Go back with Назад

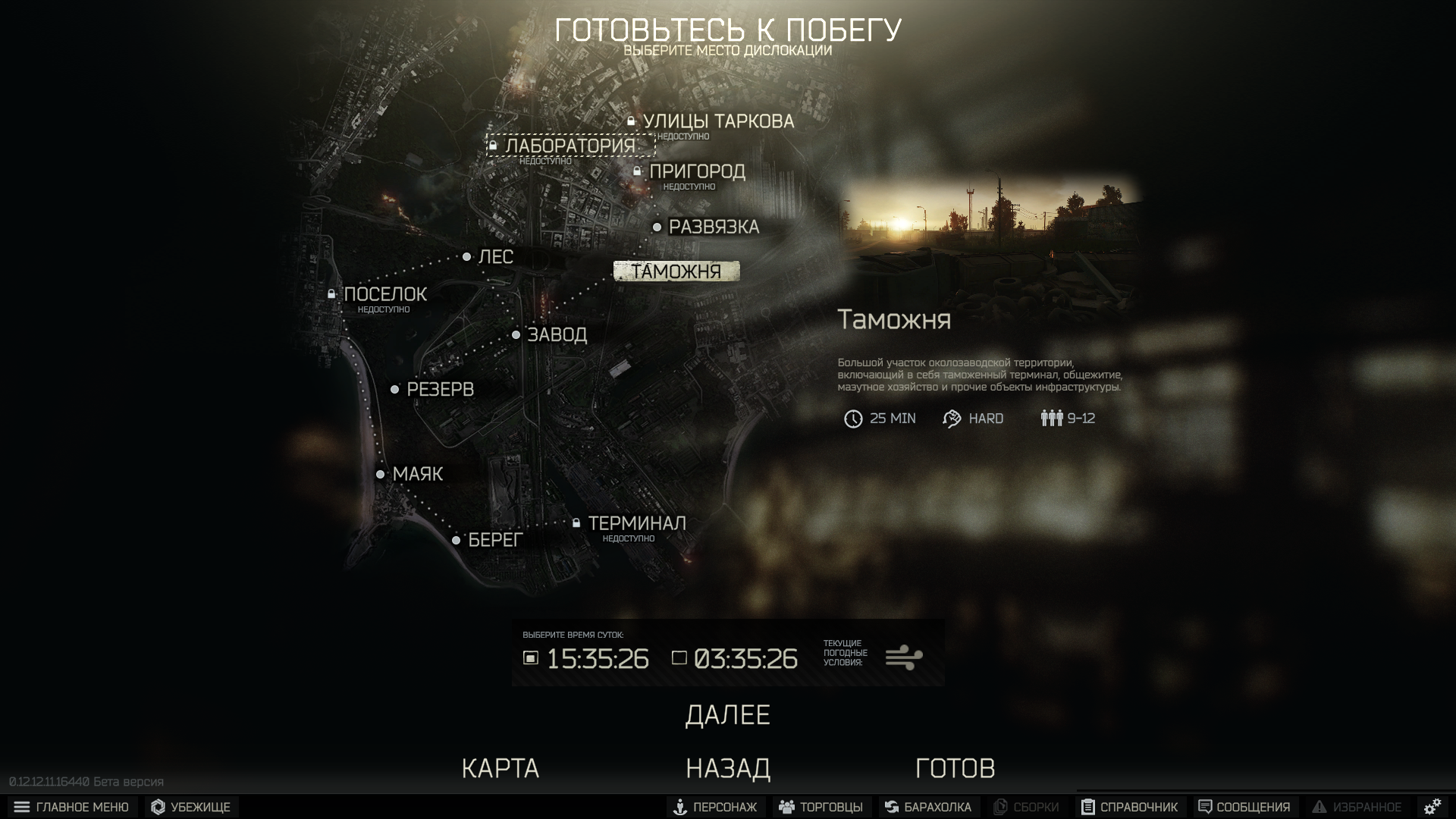[x=728, y=768]
